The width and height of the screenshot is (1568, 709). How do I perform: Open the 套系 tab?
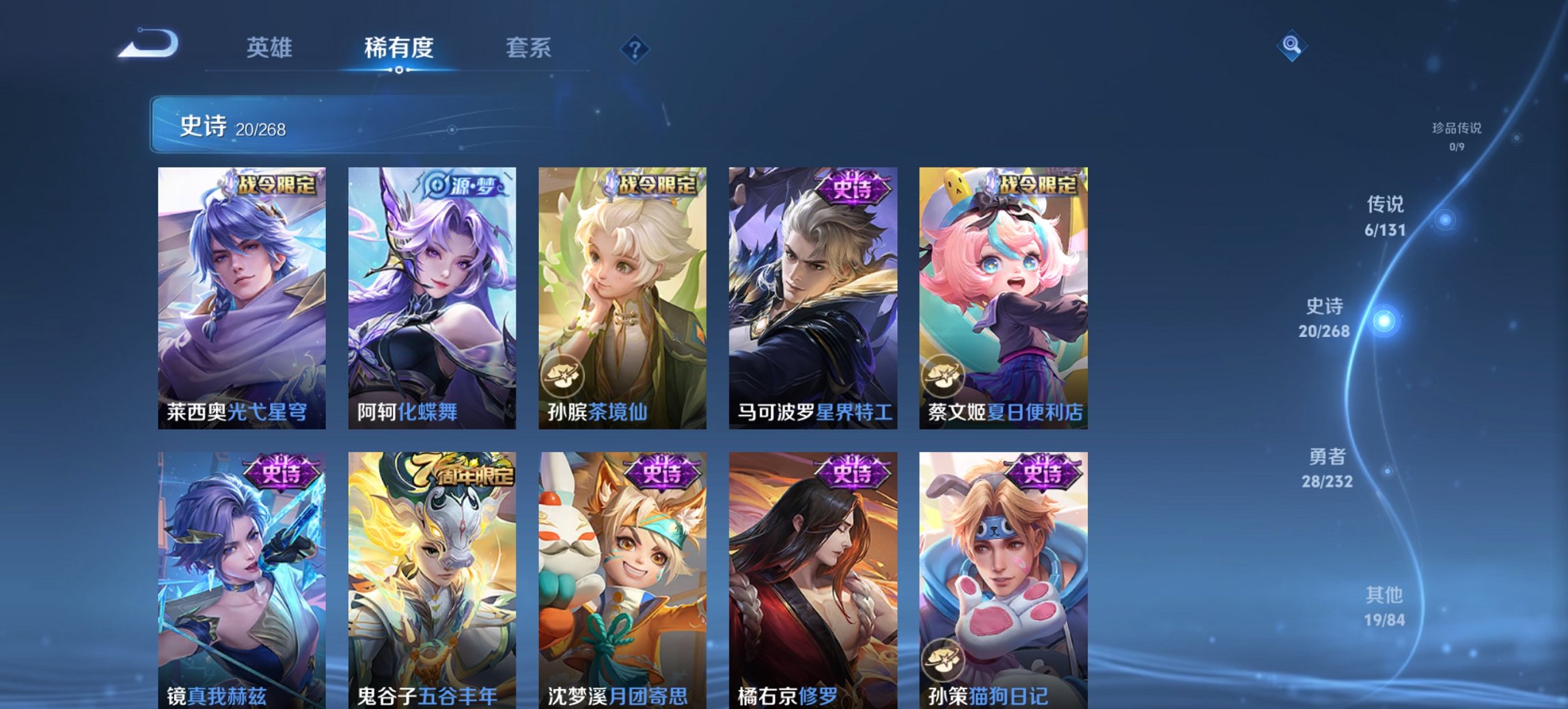click(x=528, y=48)
